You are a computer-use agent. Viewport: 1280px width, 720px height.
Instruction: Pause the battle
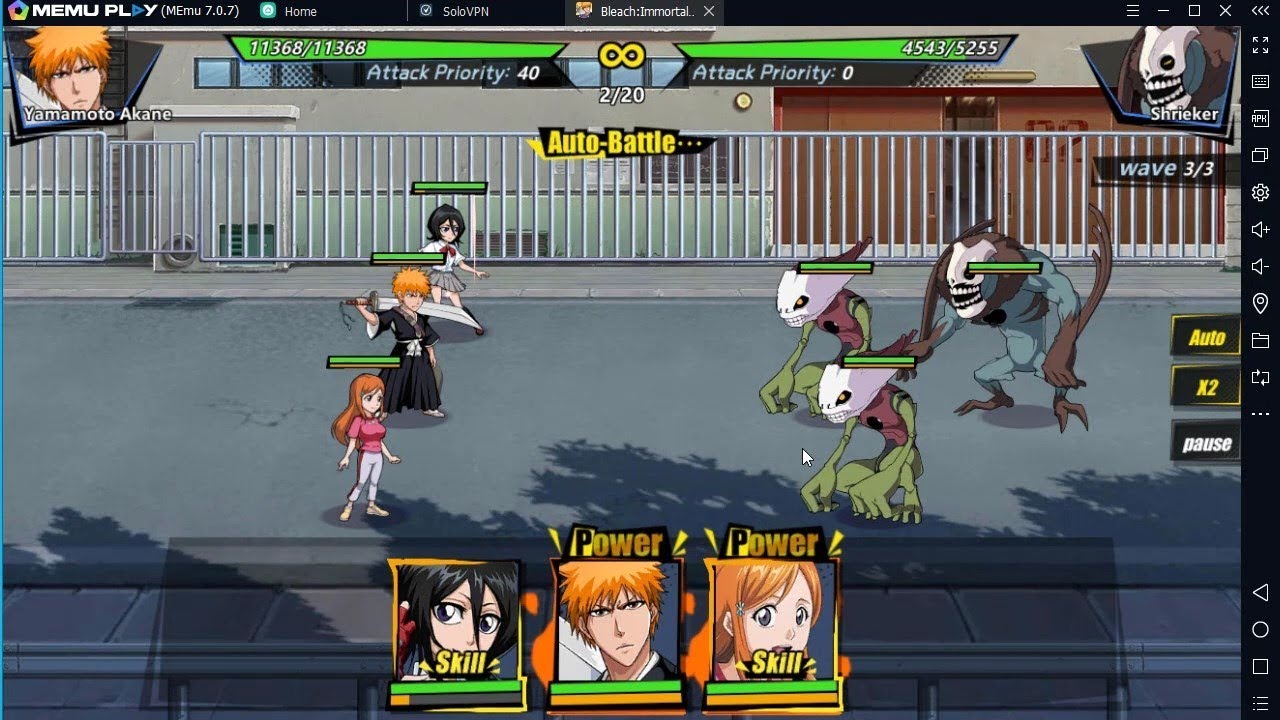[x=1206, y=444]
